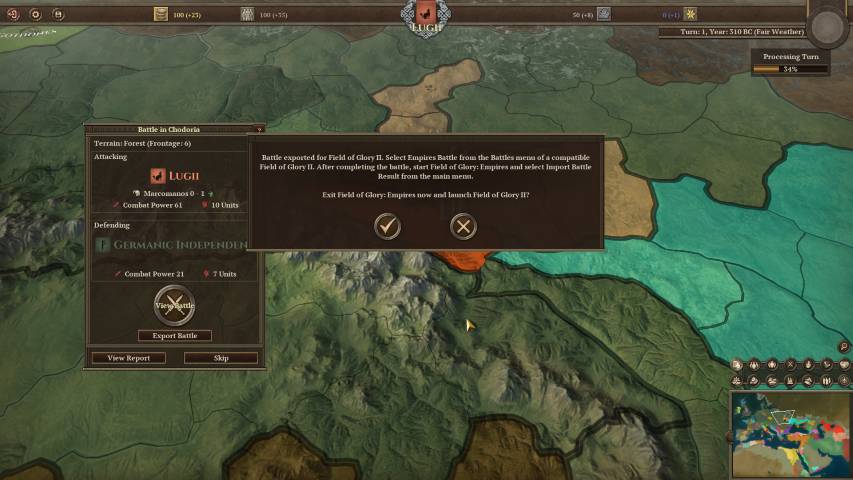Close the Battle in Chodoria panel
Screen dimensions: 853x480
tap(259, 129)
